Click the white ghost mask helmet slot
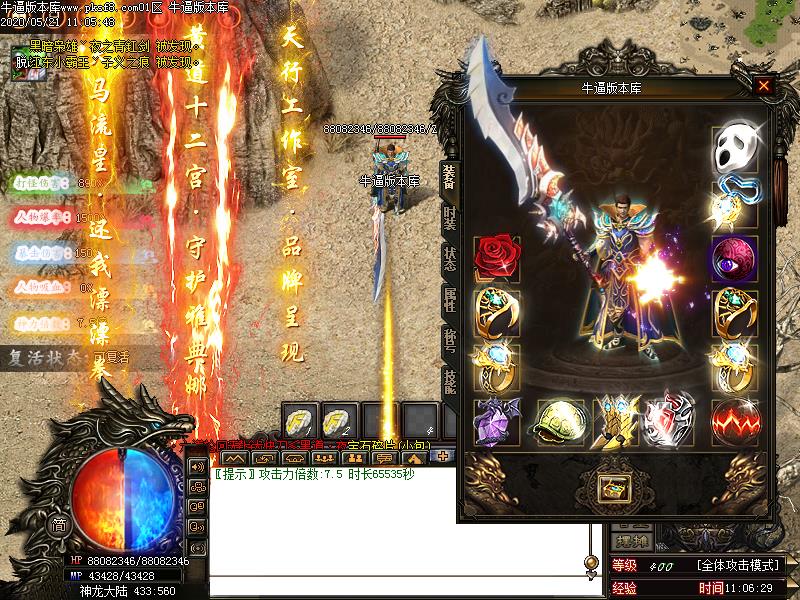 (732, 150)
